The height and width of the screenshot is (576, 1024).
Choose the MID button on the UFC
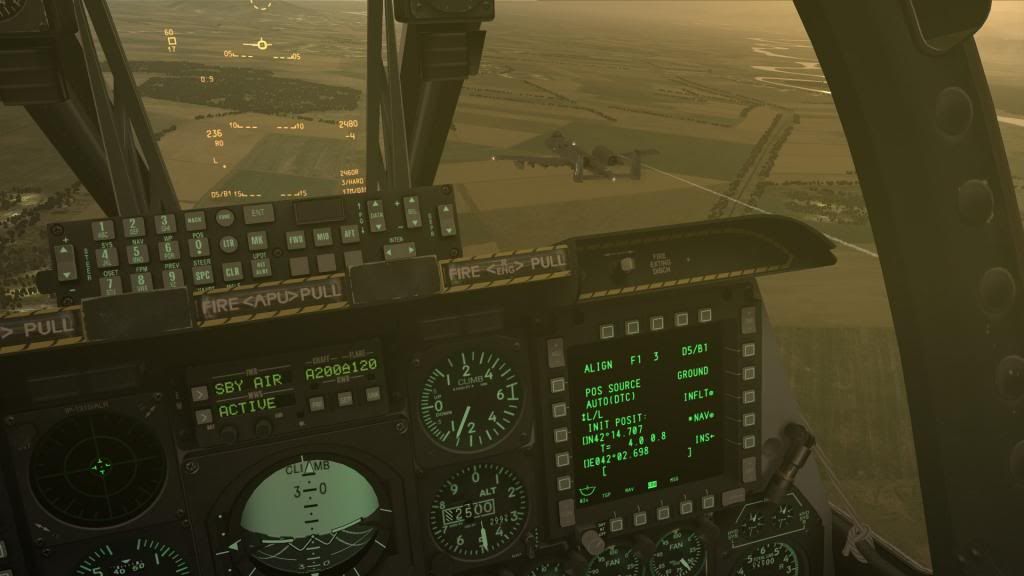(322, 237)
